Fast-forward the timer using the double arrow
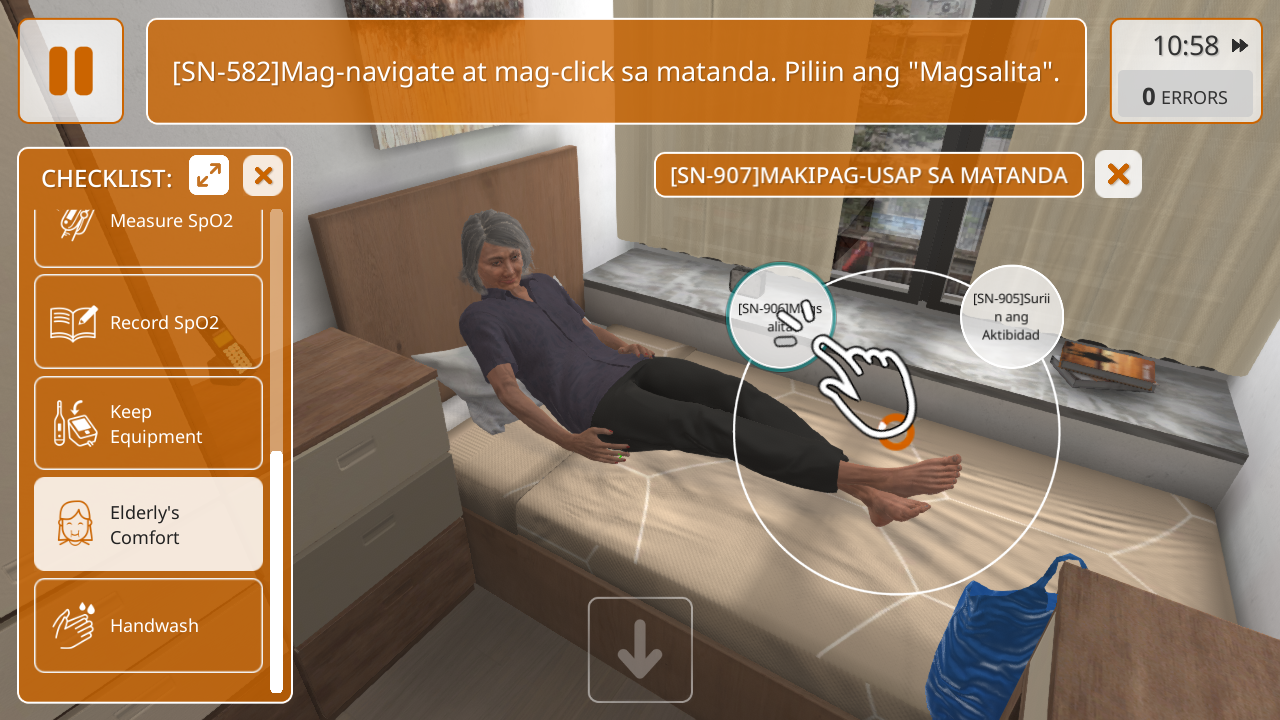1280x720 pixels. pos(1240,46)
